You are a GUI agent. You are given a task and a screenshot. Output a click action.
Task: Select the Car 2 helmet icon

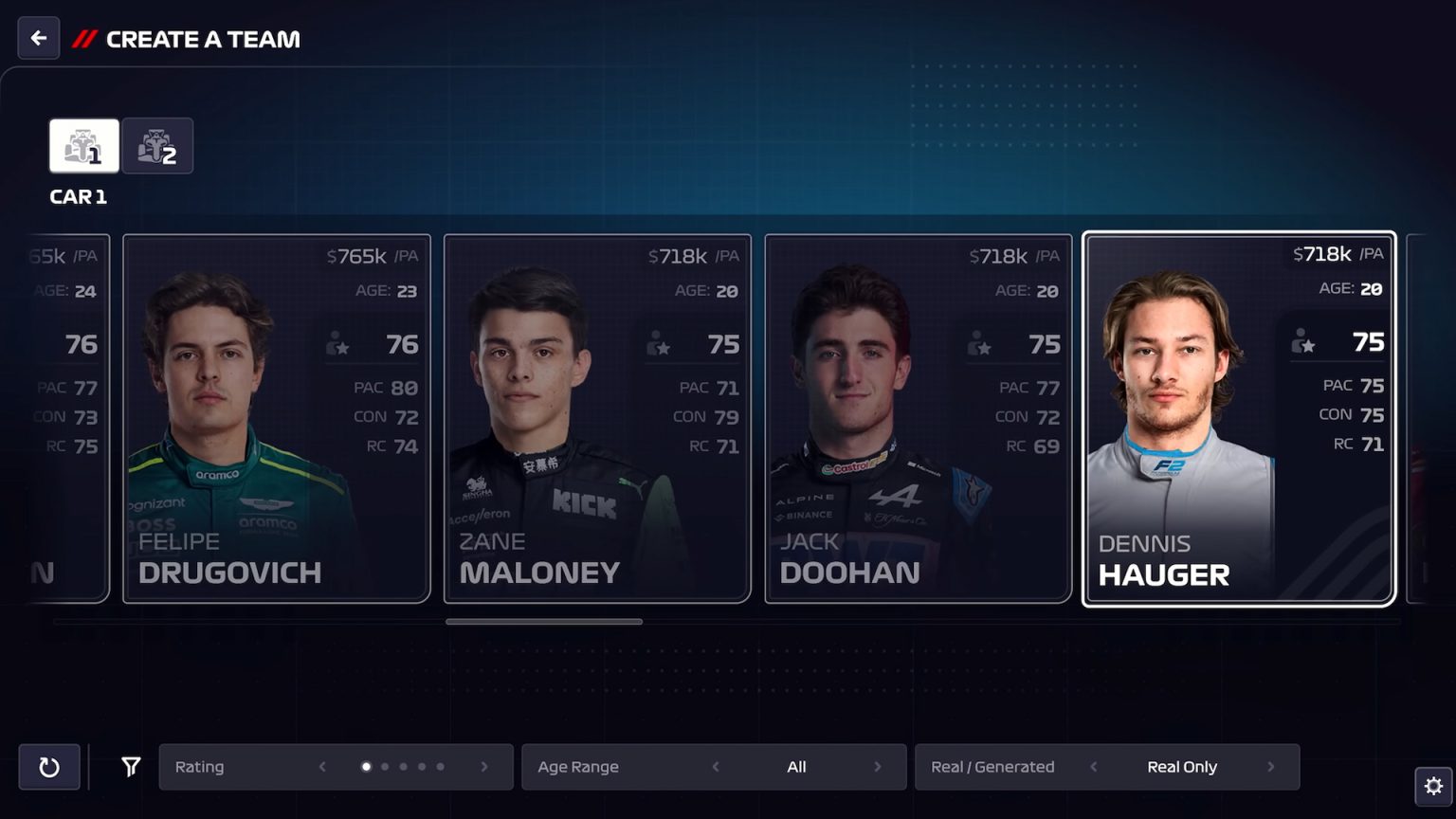[157, 145]
